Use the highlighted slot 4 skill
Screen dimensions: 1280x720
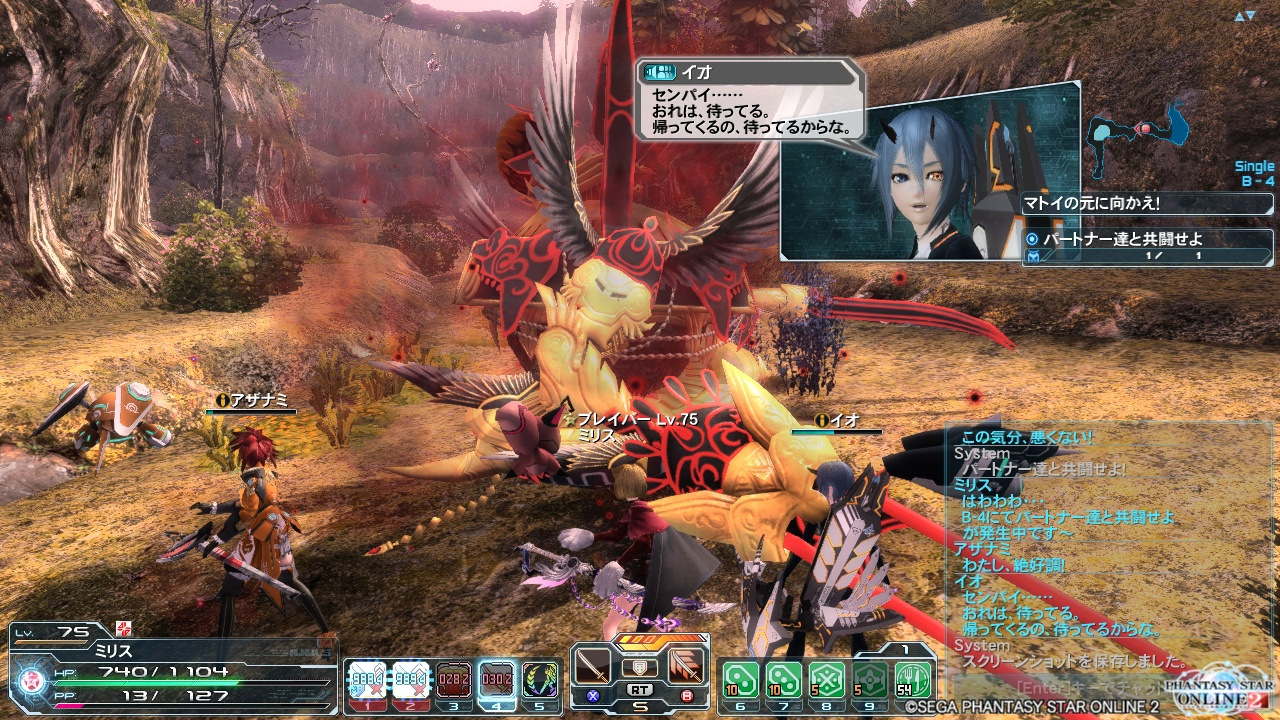pos(497,681)
